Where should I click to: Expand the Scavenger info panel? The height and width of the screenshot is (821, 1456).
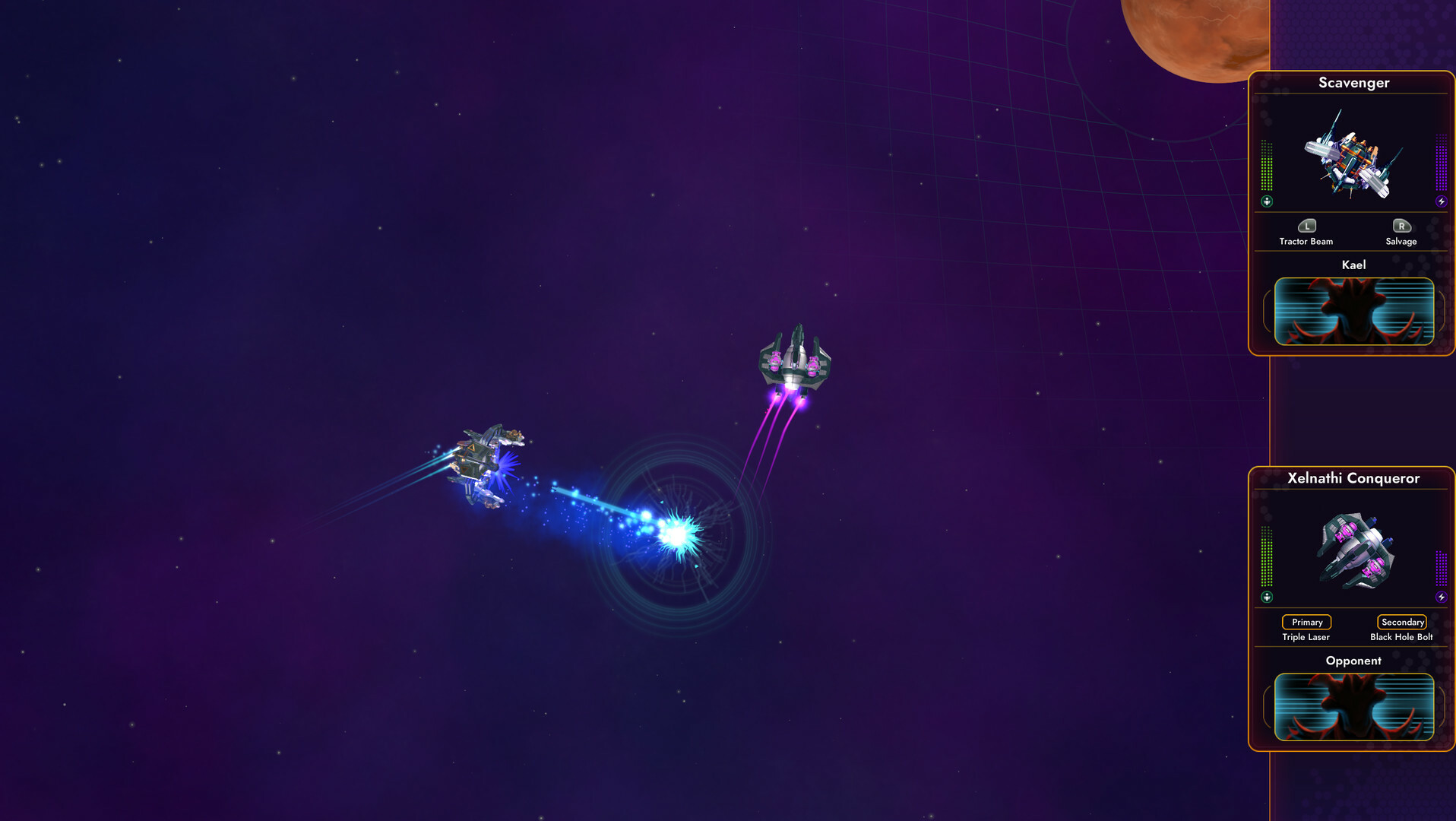(1355, 83)
